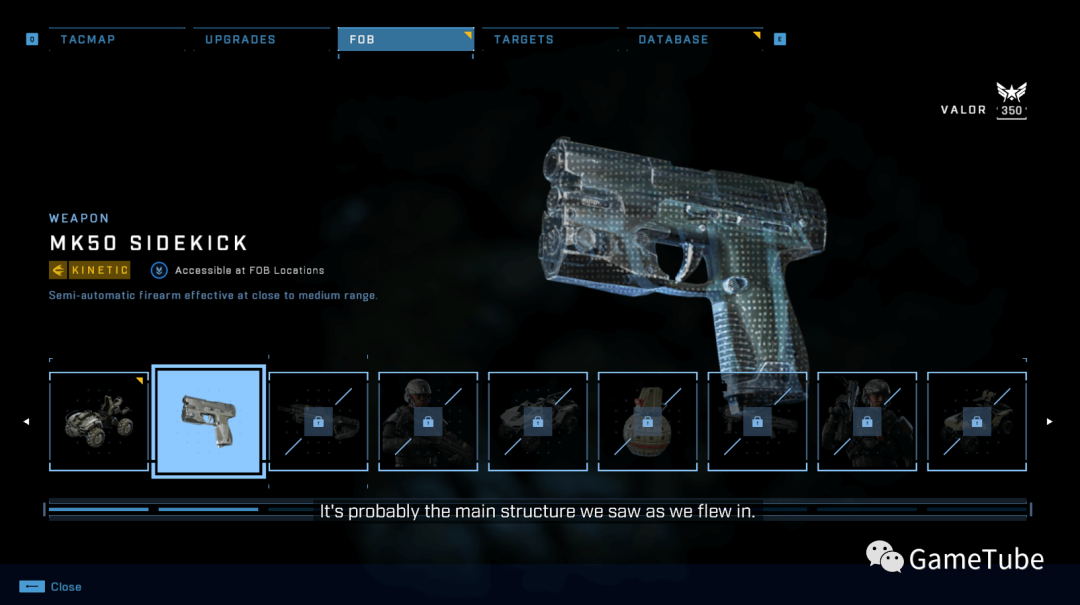Select the FOB tab

coord(405,40)
